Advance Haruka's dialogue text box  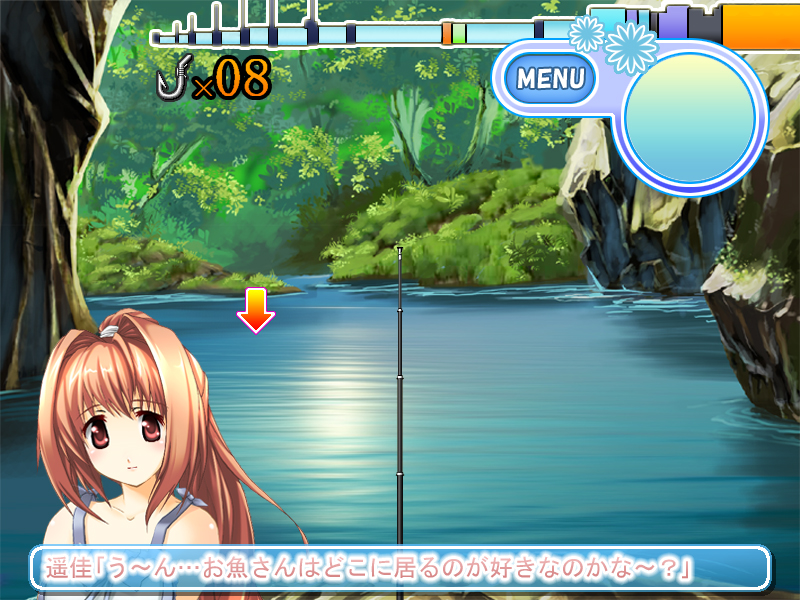pos(400,568)
